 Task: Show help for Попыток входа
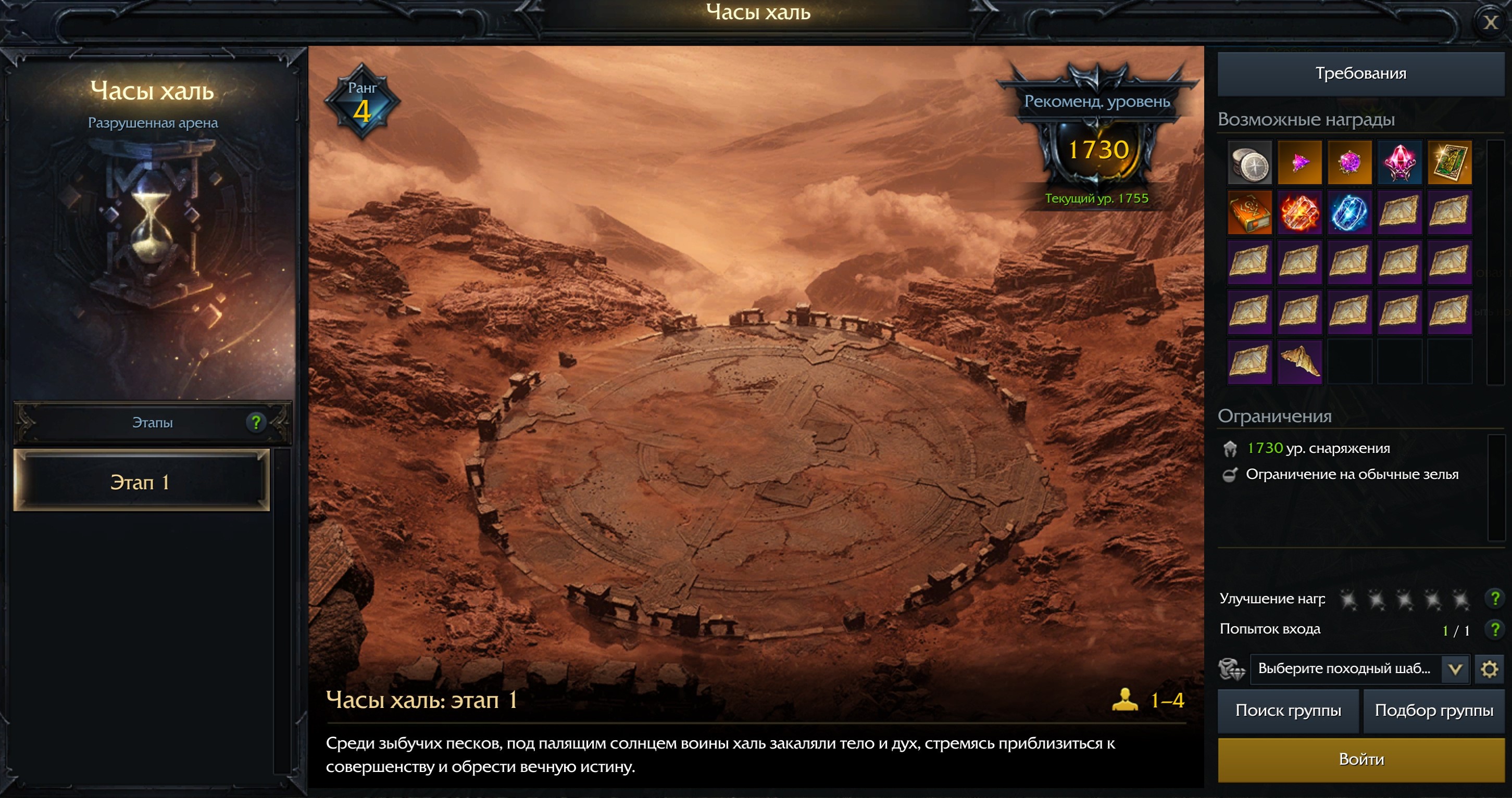[1494, 629]
